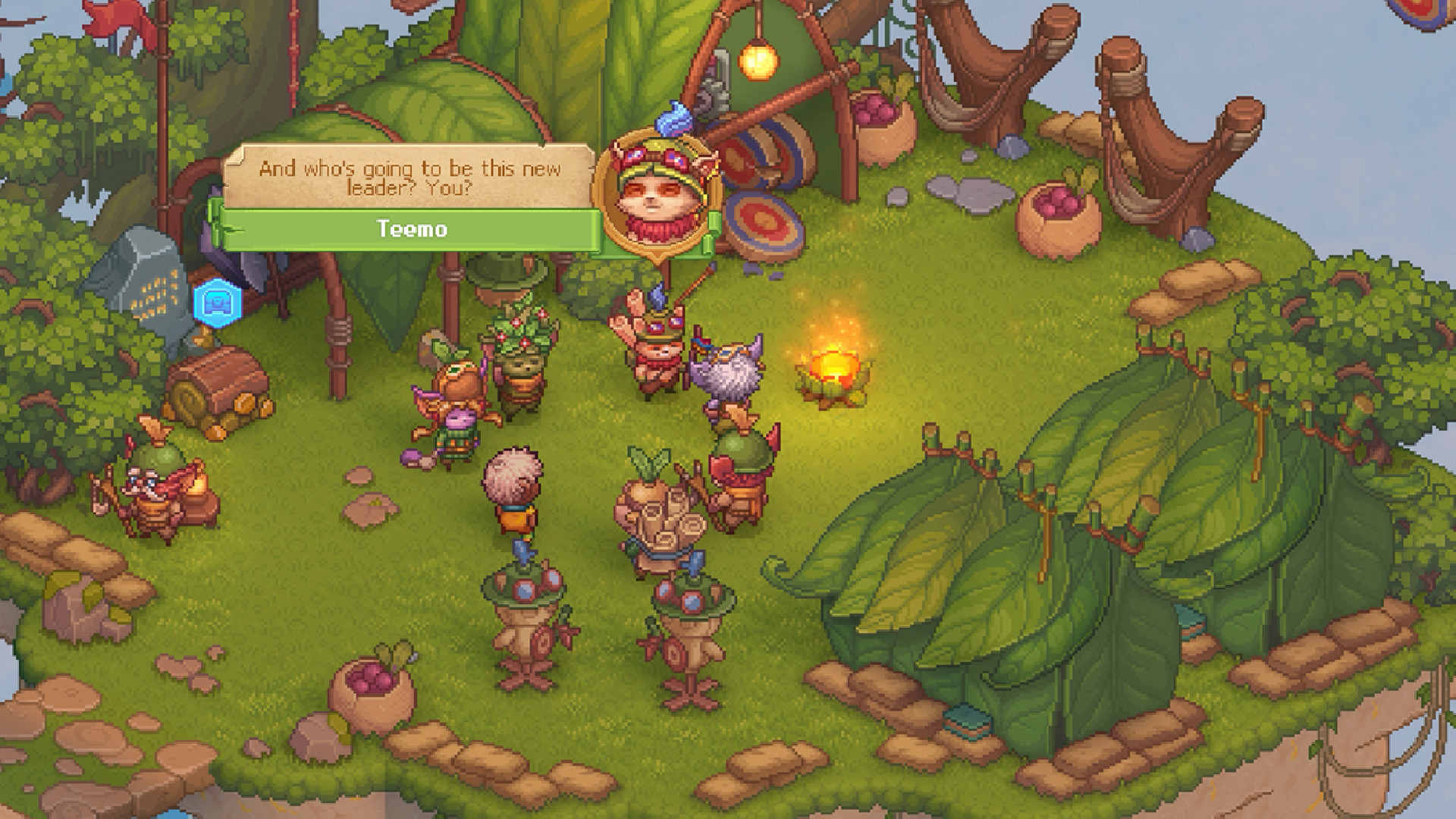Click the blue hexagon marker icon
The image size is (1456, 819).
(218, 303)
